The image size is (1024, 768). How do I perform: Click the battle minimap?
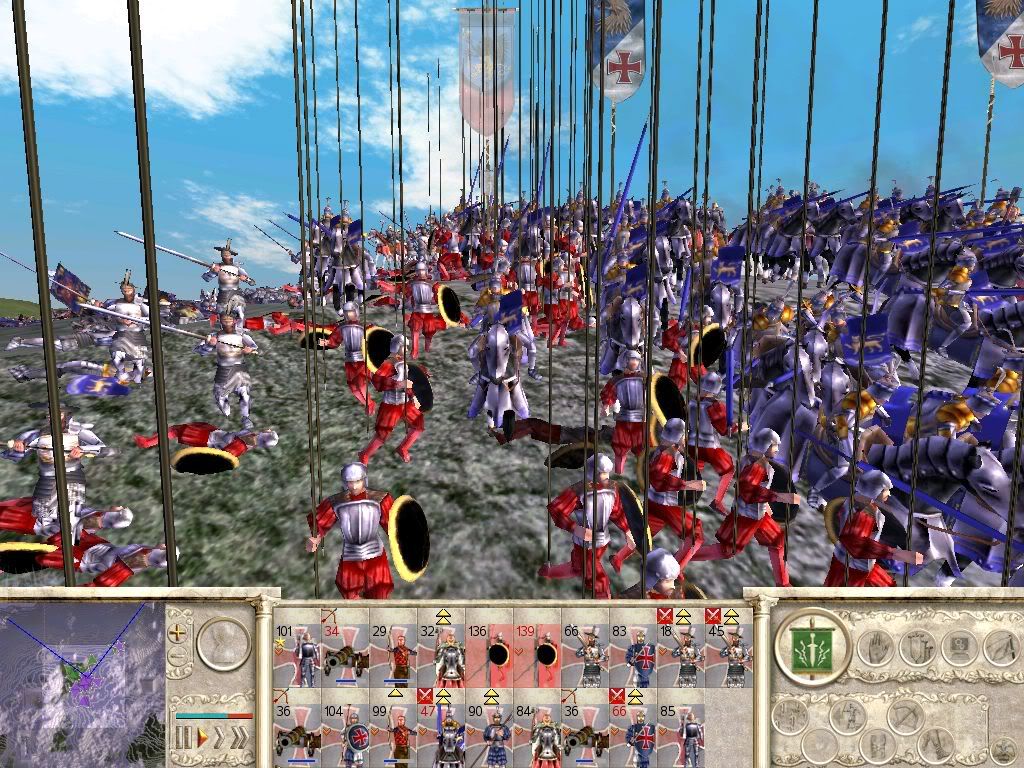(x=82, y=682)
